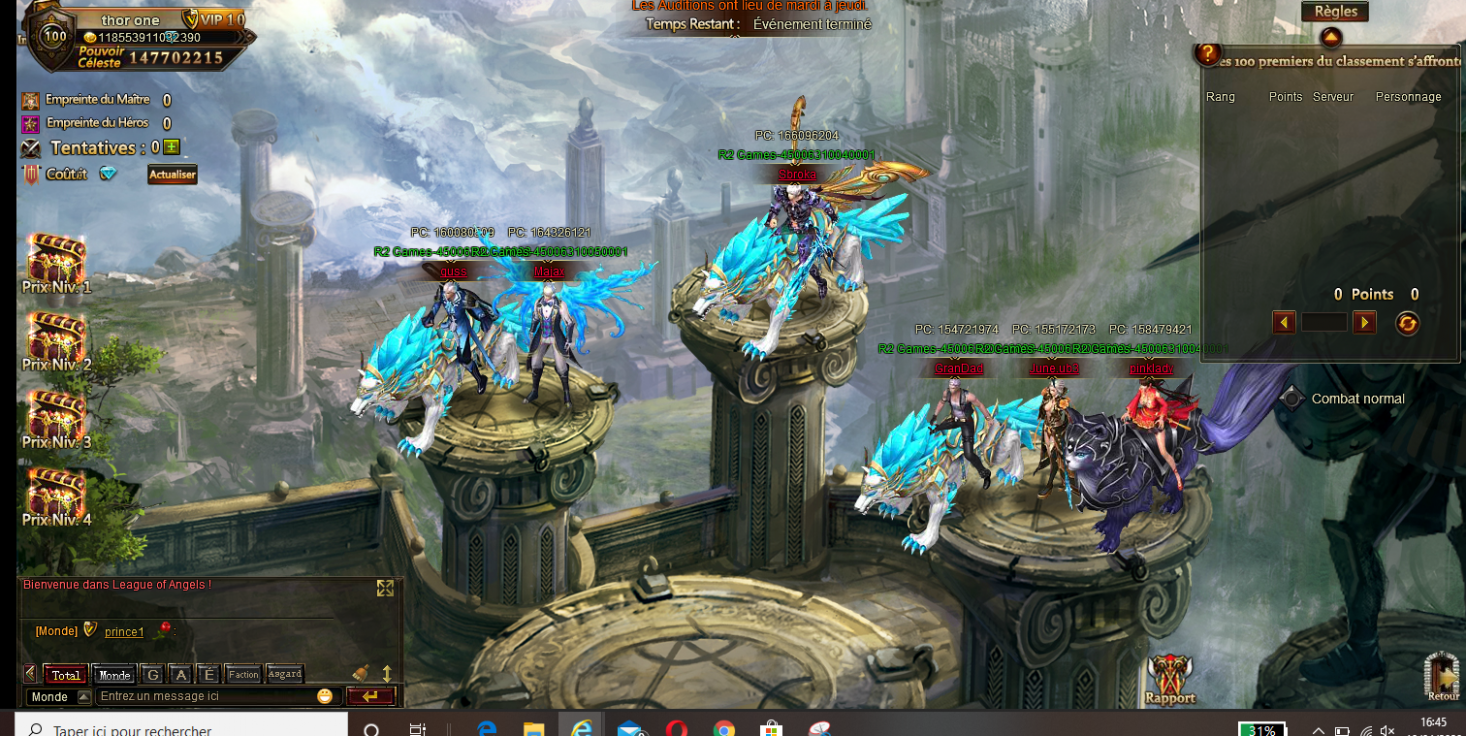Open the Prix Niv. 1 reward chest
This screenshot has height=736, width=1466.
[x=56, y=261]
